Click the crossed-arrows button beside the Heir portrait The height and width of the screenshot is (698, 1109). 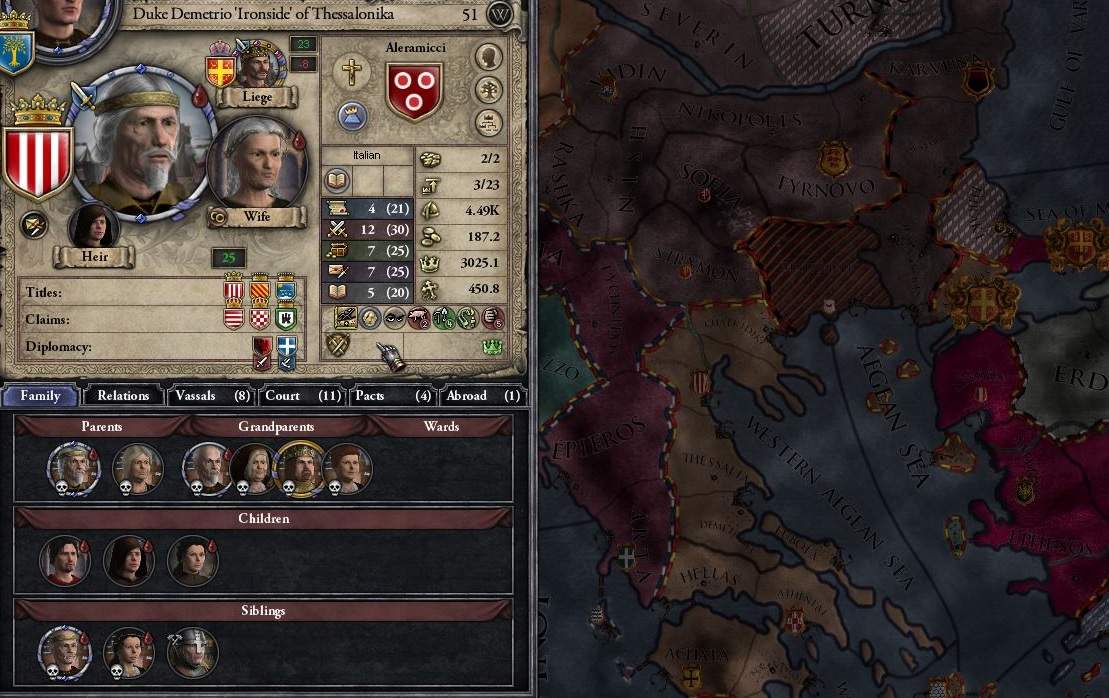coord(34,224)
